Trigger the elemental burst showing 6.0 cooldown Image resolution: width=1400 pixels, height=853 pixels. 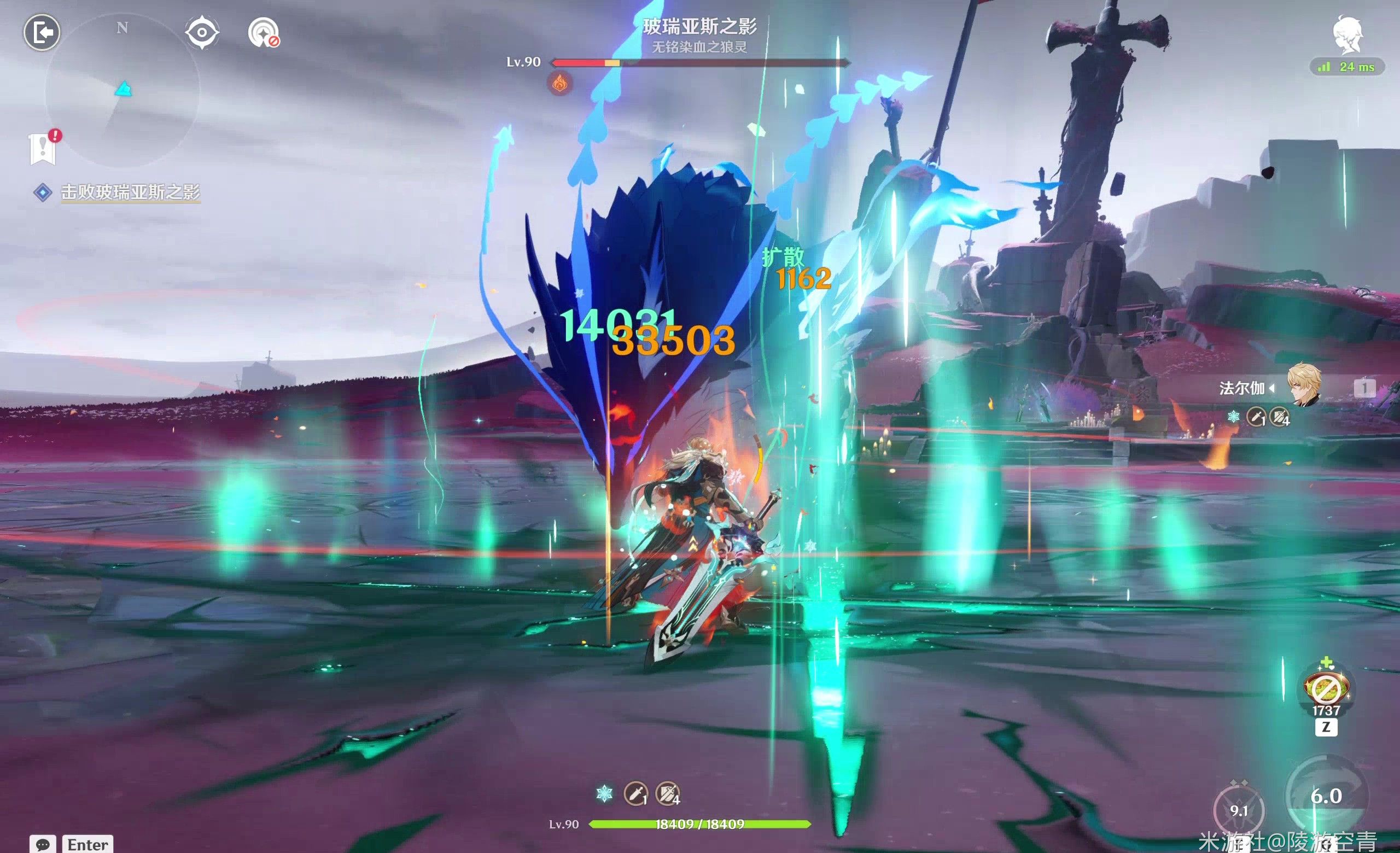coord(1326,796)
